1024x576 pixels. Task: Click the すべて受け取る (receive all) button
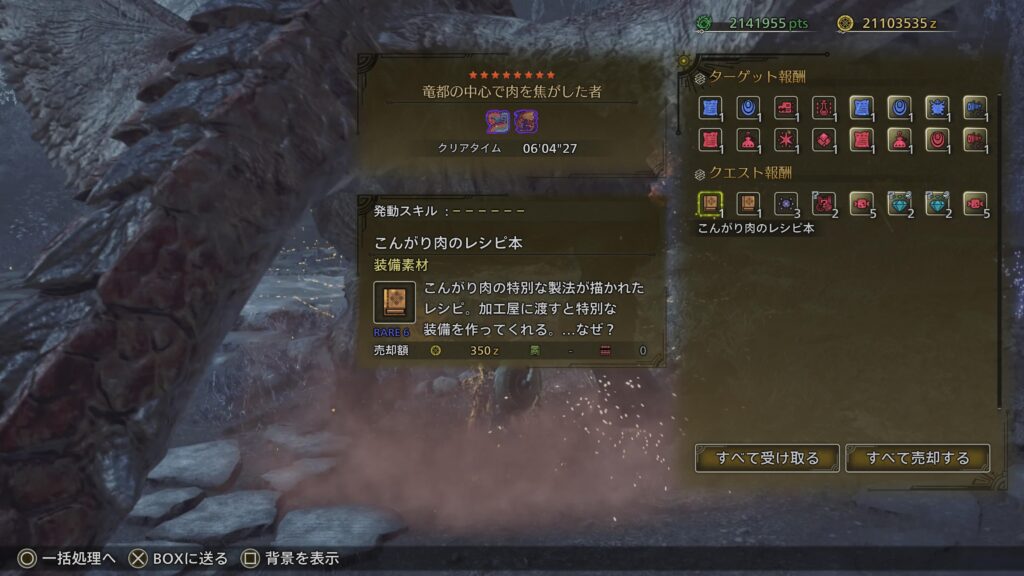767,458
